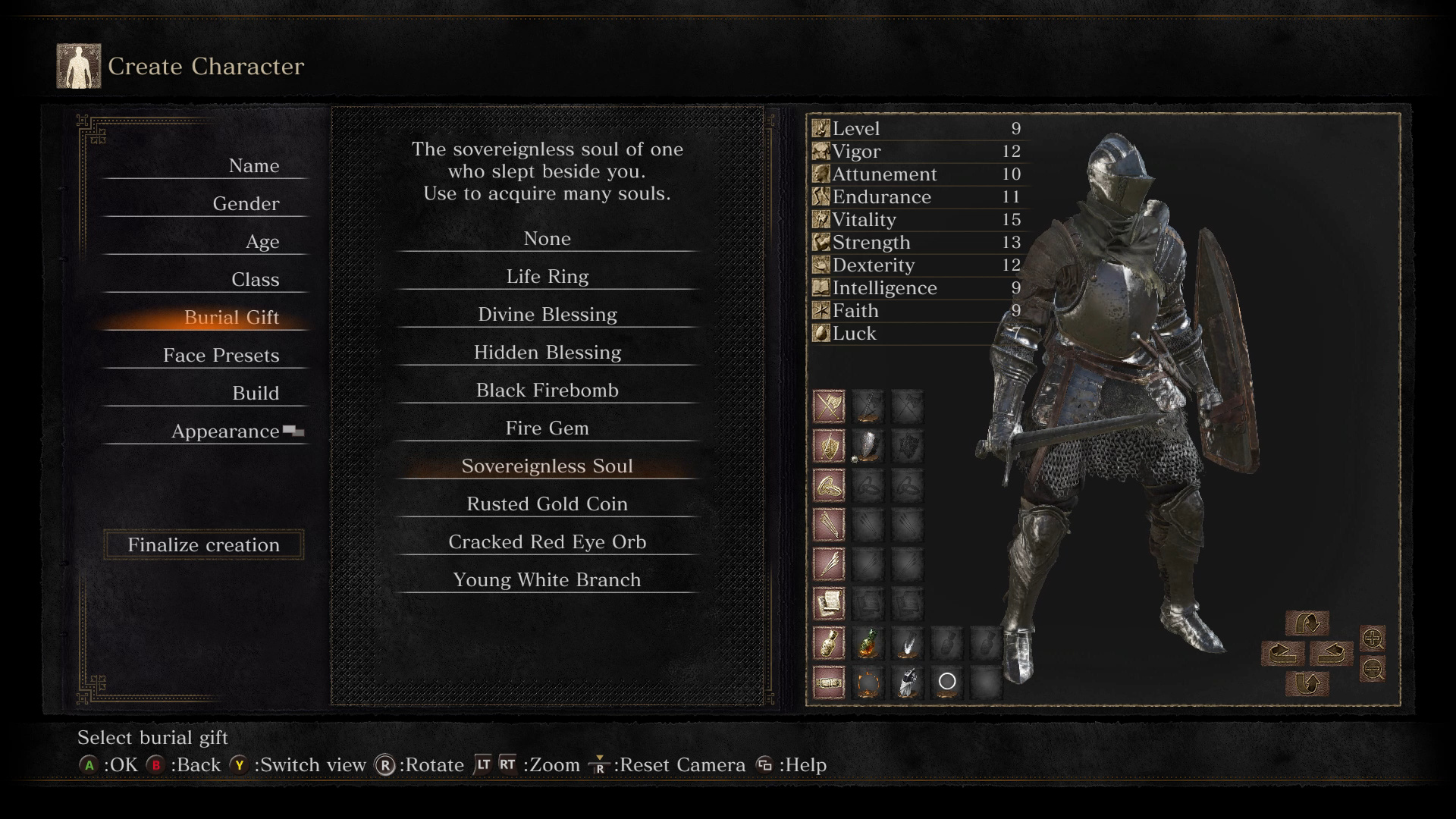Viewport: 1456px width, 819px height.
Task: Choose the Hidden Blessing gift
Action: click(x=547, y=353)
